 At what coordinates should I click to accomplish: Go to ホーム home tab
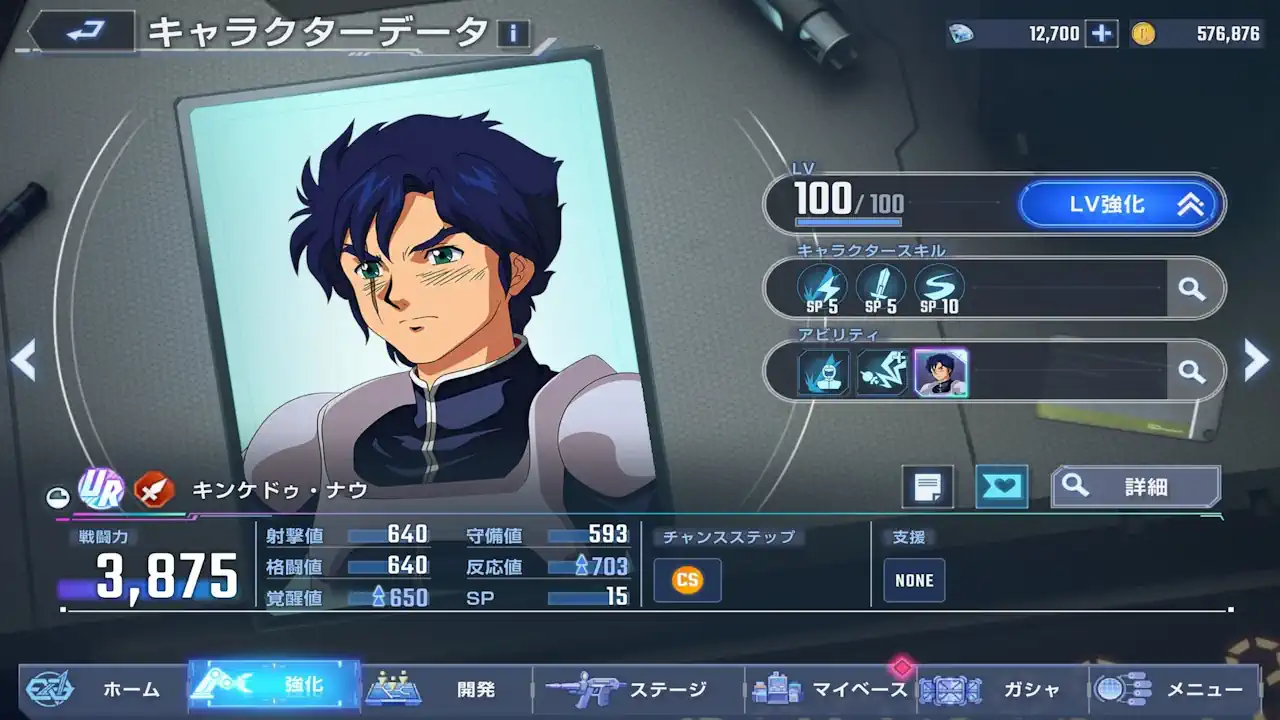[x=105, y=689]
